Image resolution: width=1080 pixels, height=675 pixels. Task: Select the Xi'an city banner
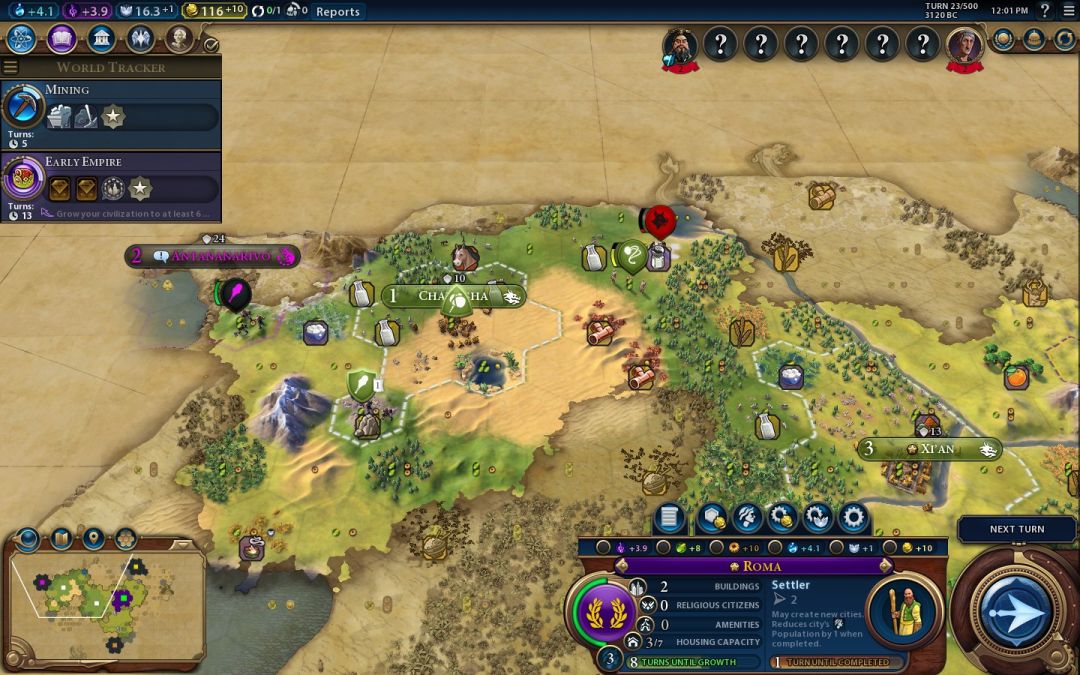click(931, 449)
